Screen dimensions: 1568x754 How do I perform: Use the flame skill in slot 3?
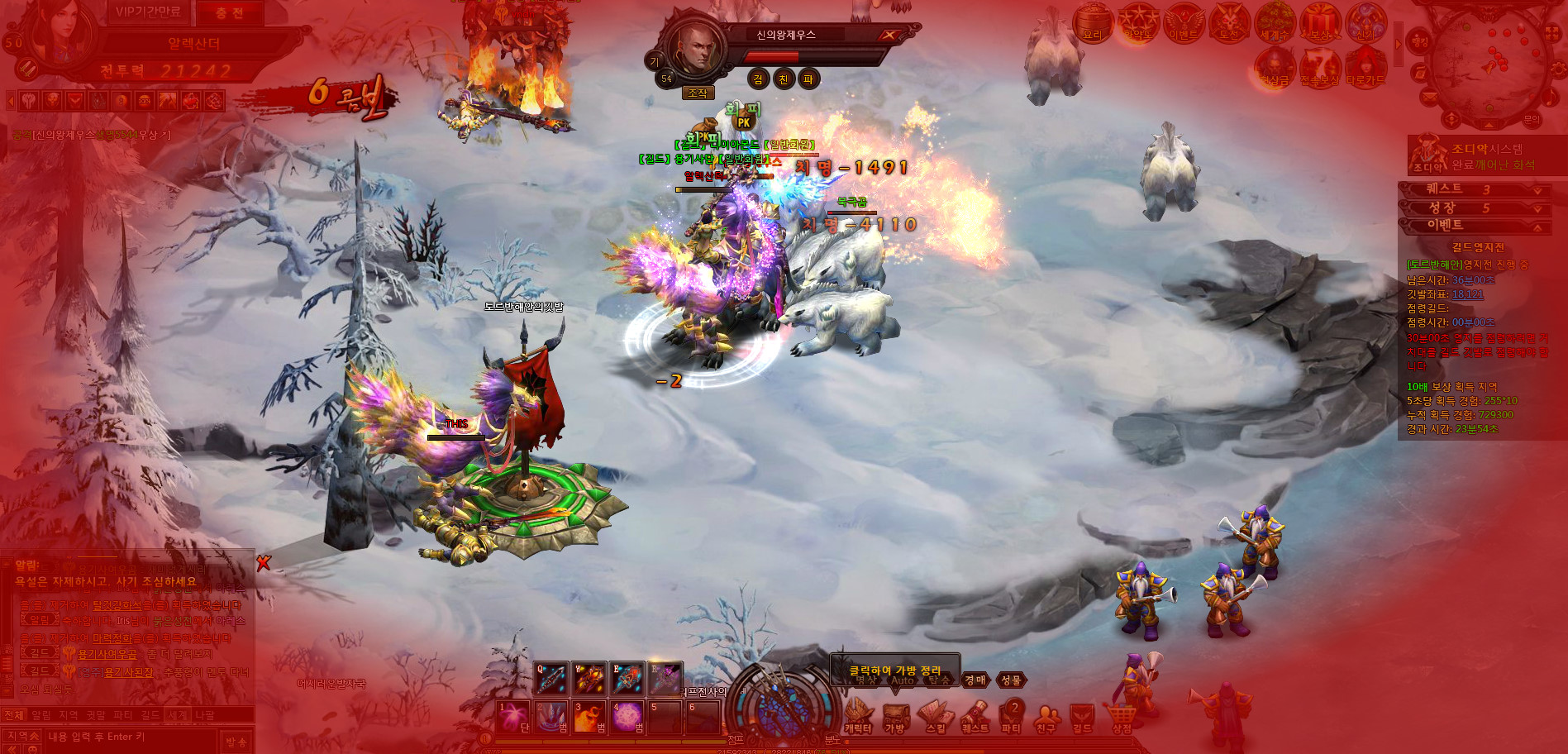coord(589,717)
